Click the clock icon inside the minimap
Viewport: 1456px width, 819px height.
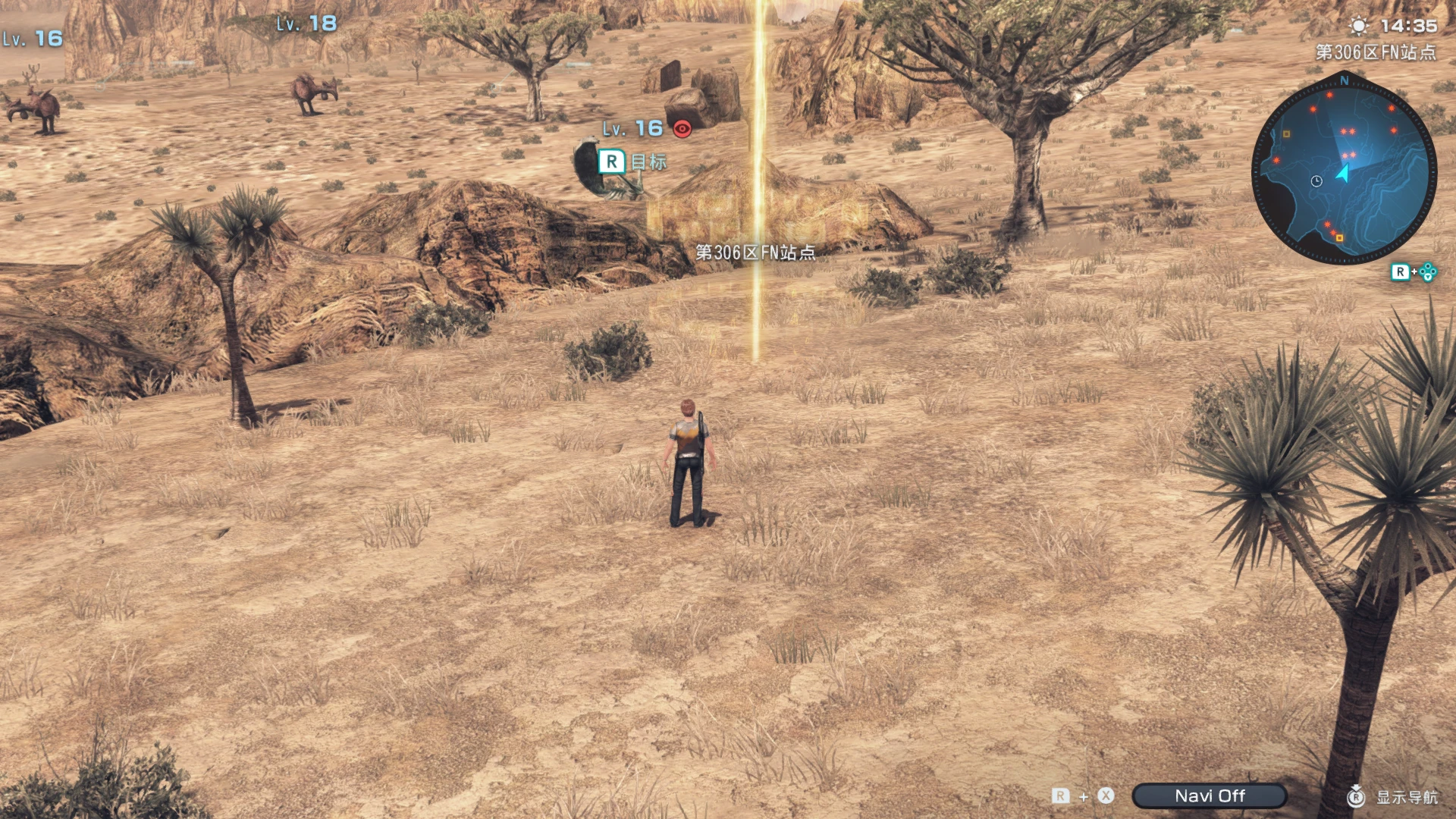pos(1316,180)
